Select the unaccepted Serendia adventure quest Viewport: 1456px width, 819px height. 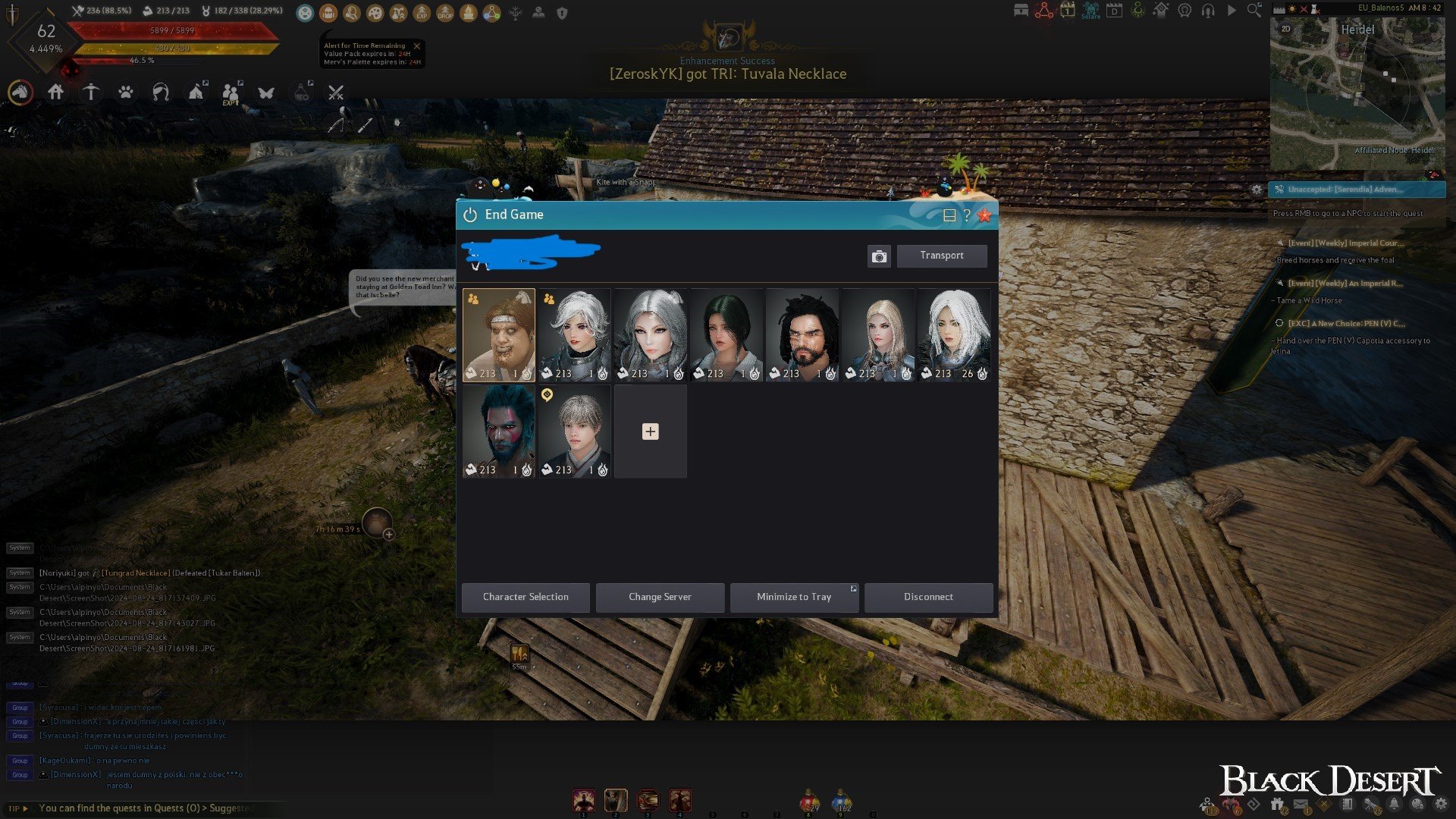tap(1357, 190)
